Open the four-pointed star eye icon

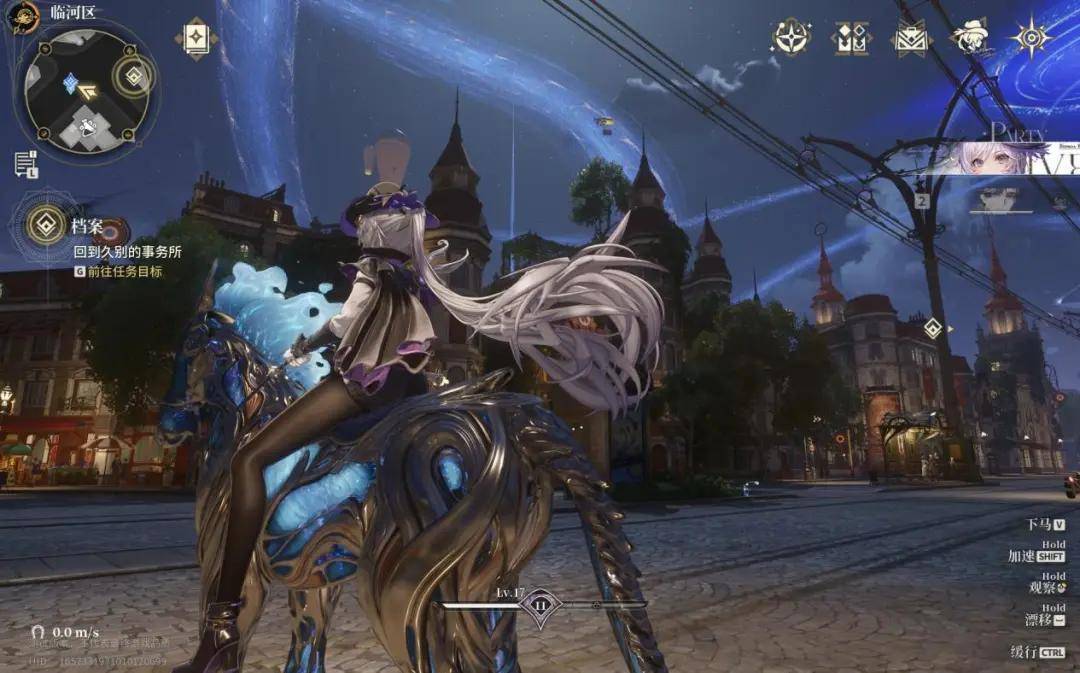pos(1030,37)
